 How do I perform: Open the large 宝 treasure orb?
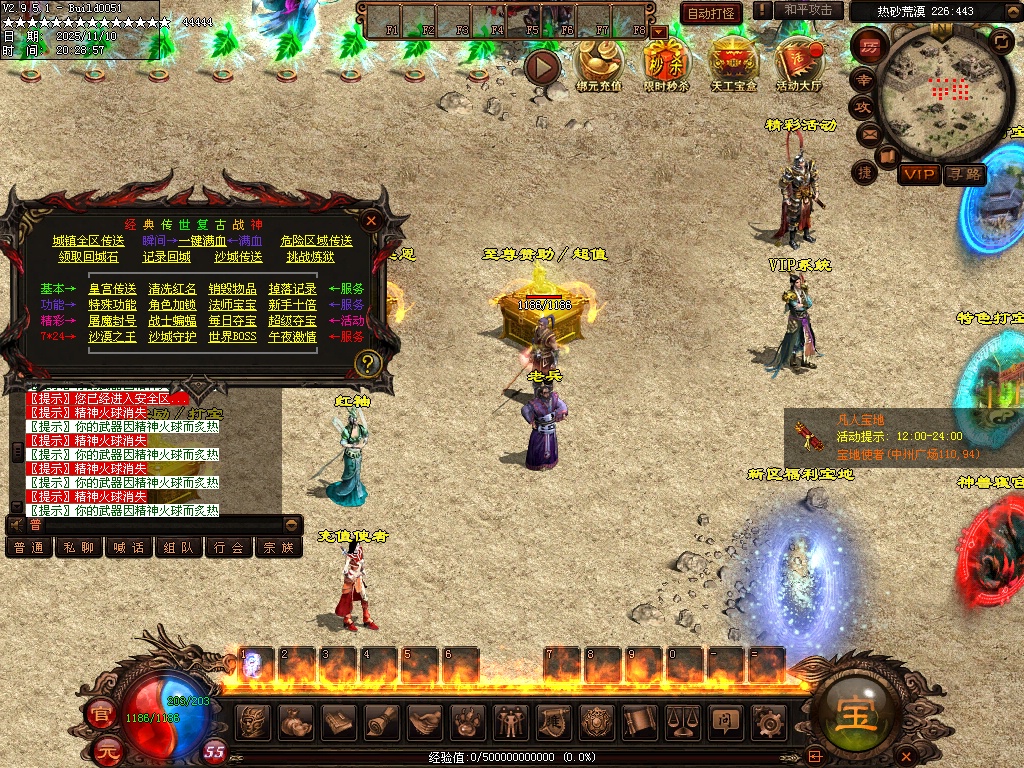pos(857,717)
